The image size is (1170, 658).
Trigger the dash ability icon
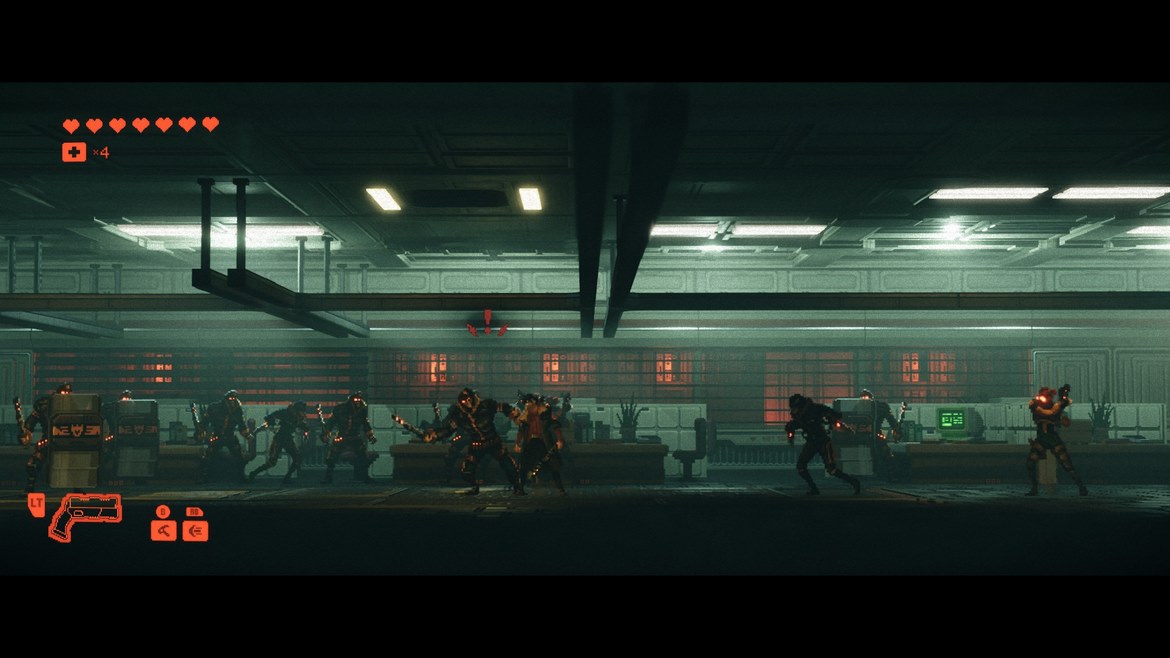point(195,530)
